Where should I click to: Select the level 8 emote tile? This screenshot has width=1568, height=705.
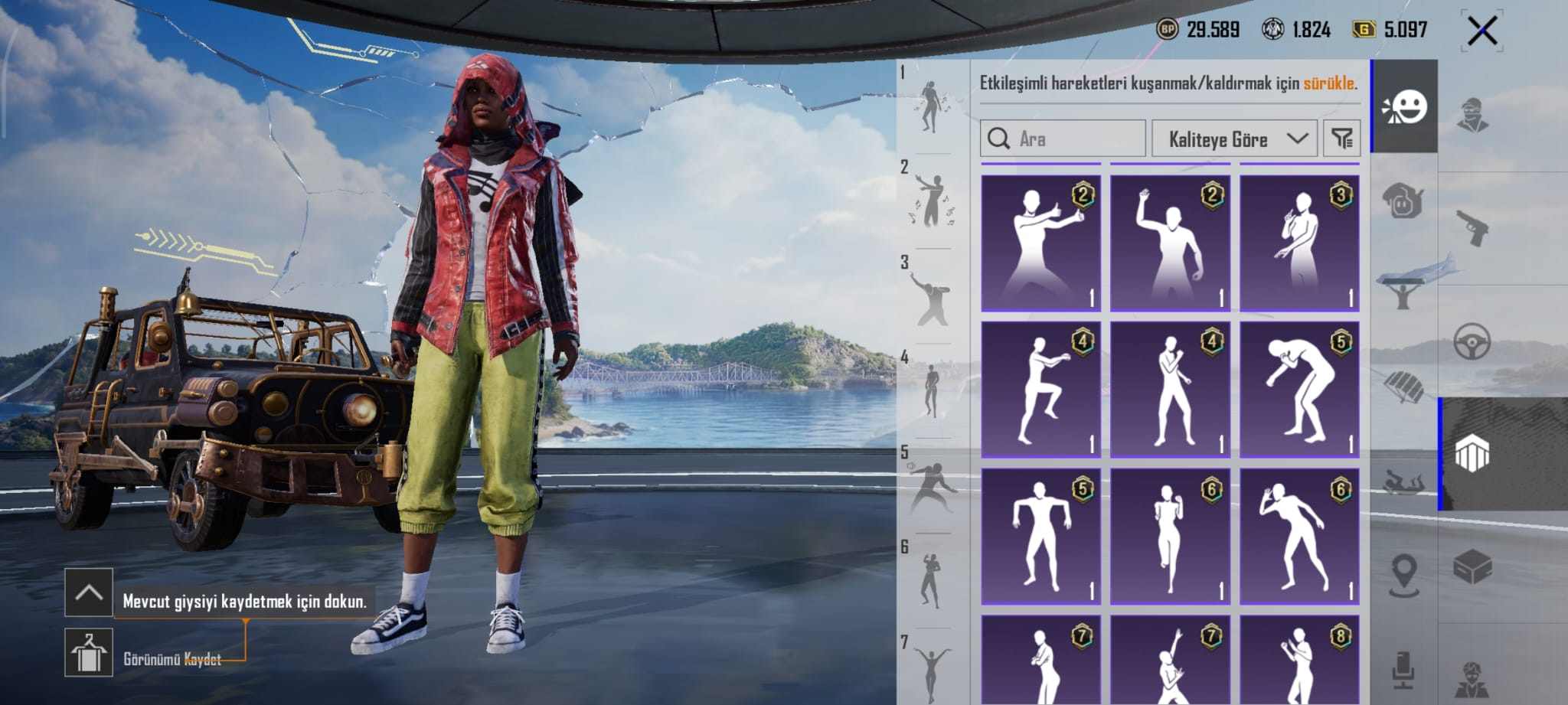point(1299,660)
